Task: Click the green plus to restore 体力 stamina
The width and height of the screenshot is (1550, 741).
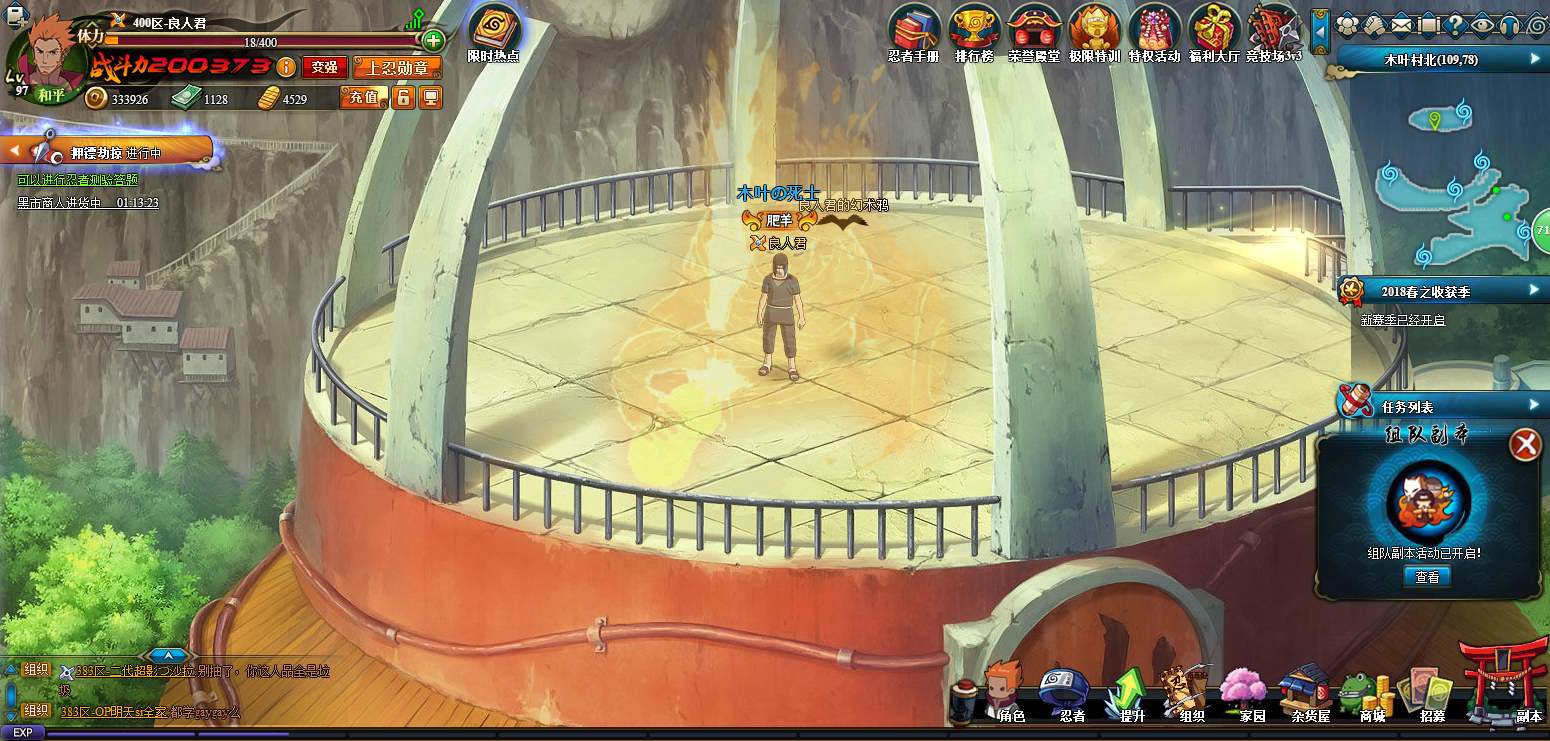Action: (433, 41)
